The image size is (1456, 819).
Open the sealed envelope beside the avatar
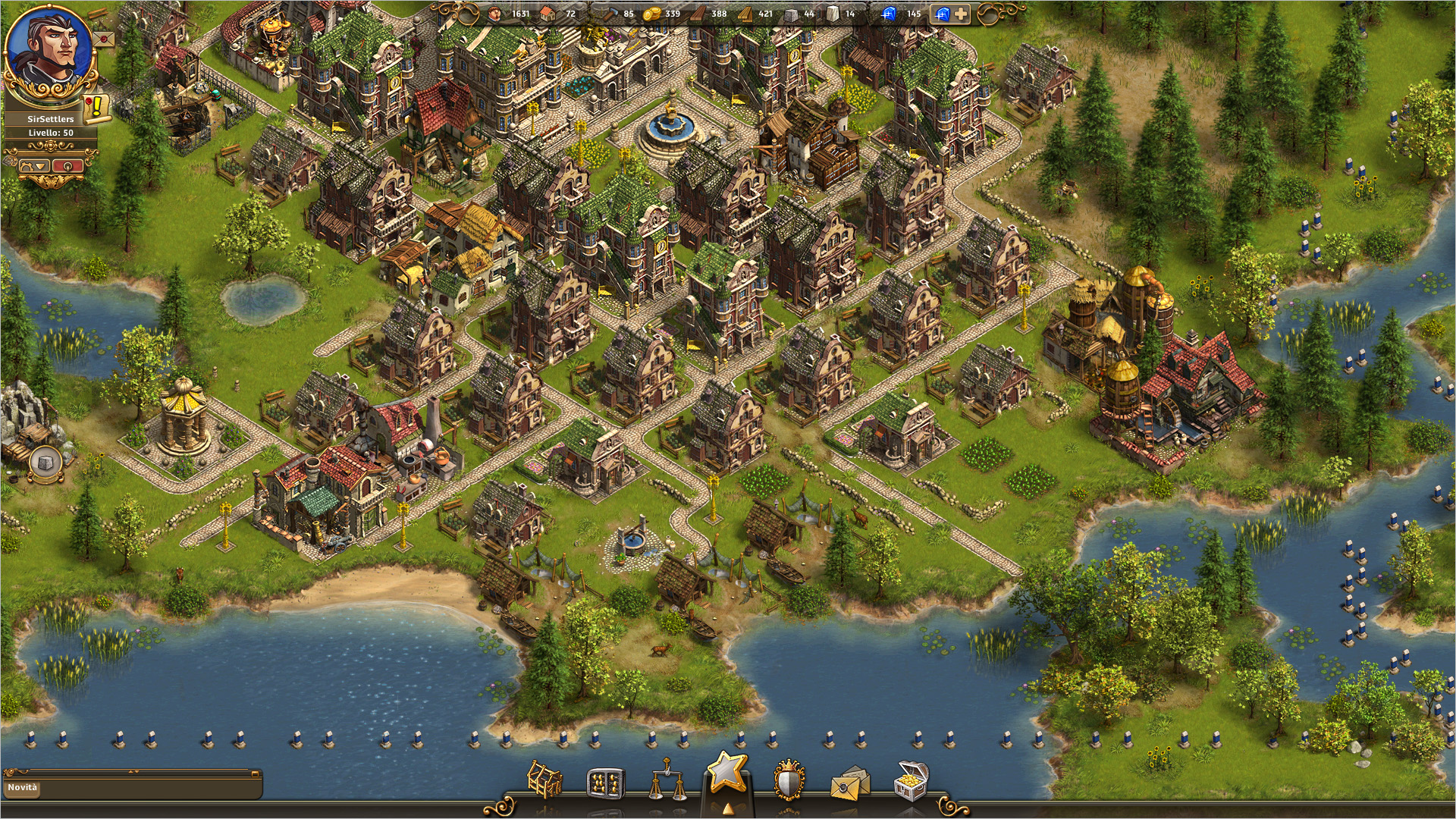(x=104, y=38)
